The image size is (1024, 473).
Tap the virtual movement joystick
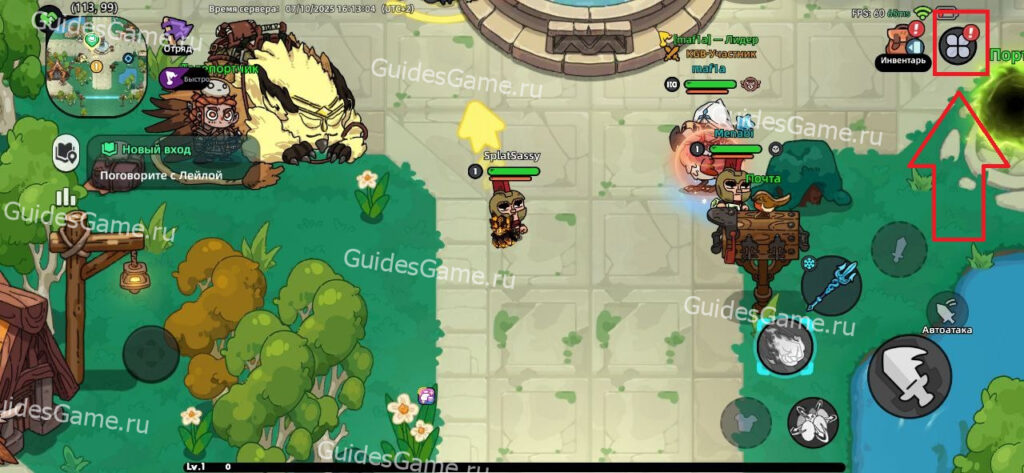click(152, 354)
